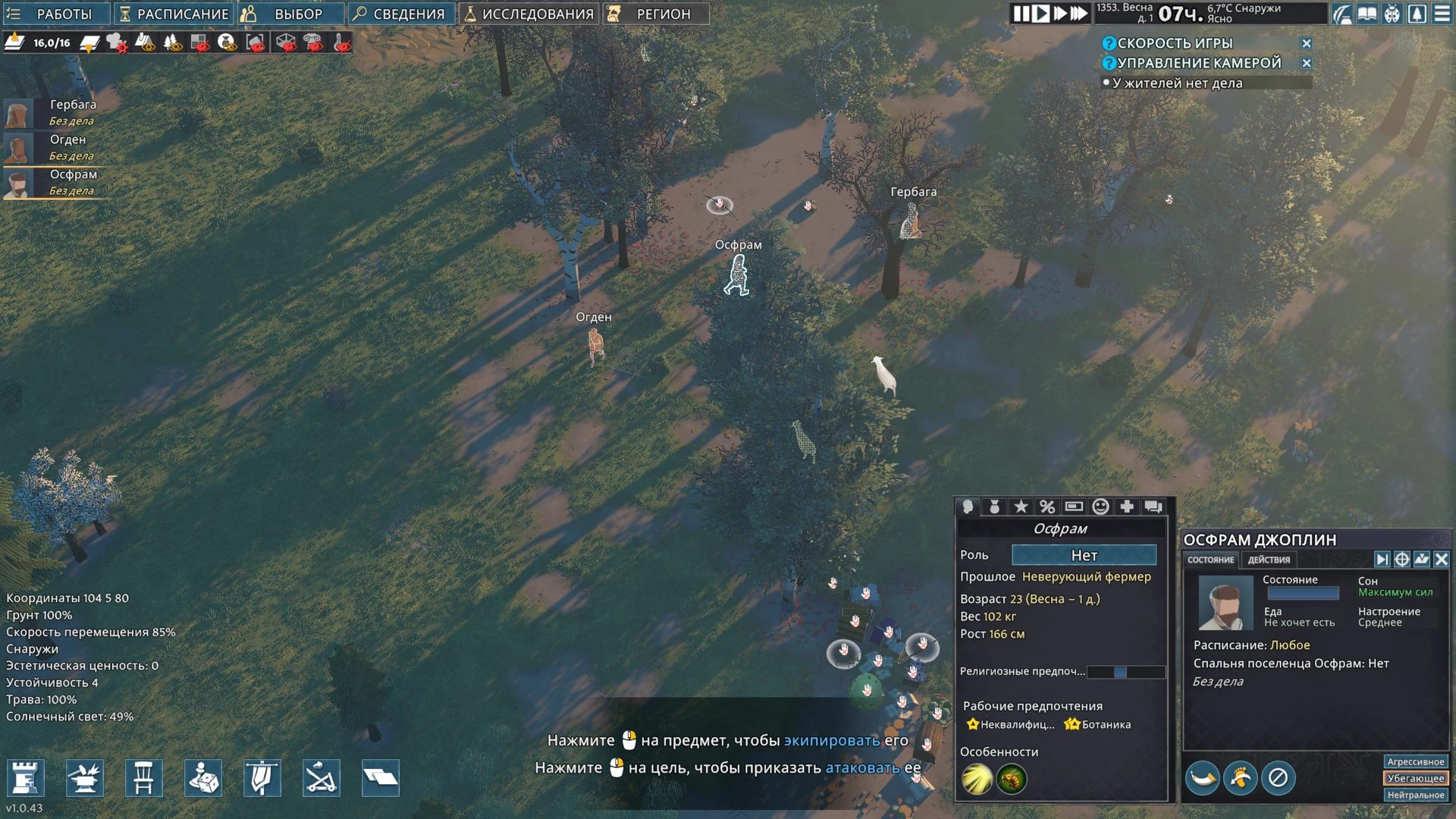Switch to the Действия tab
1456x819 pixels.
[x=1269, y=560]
